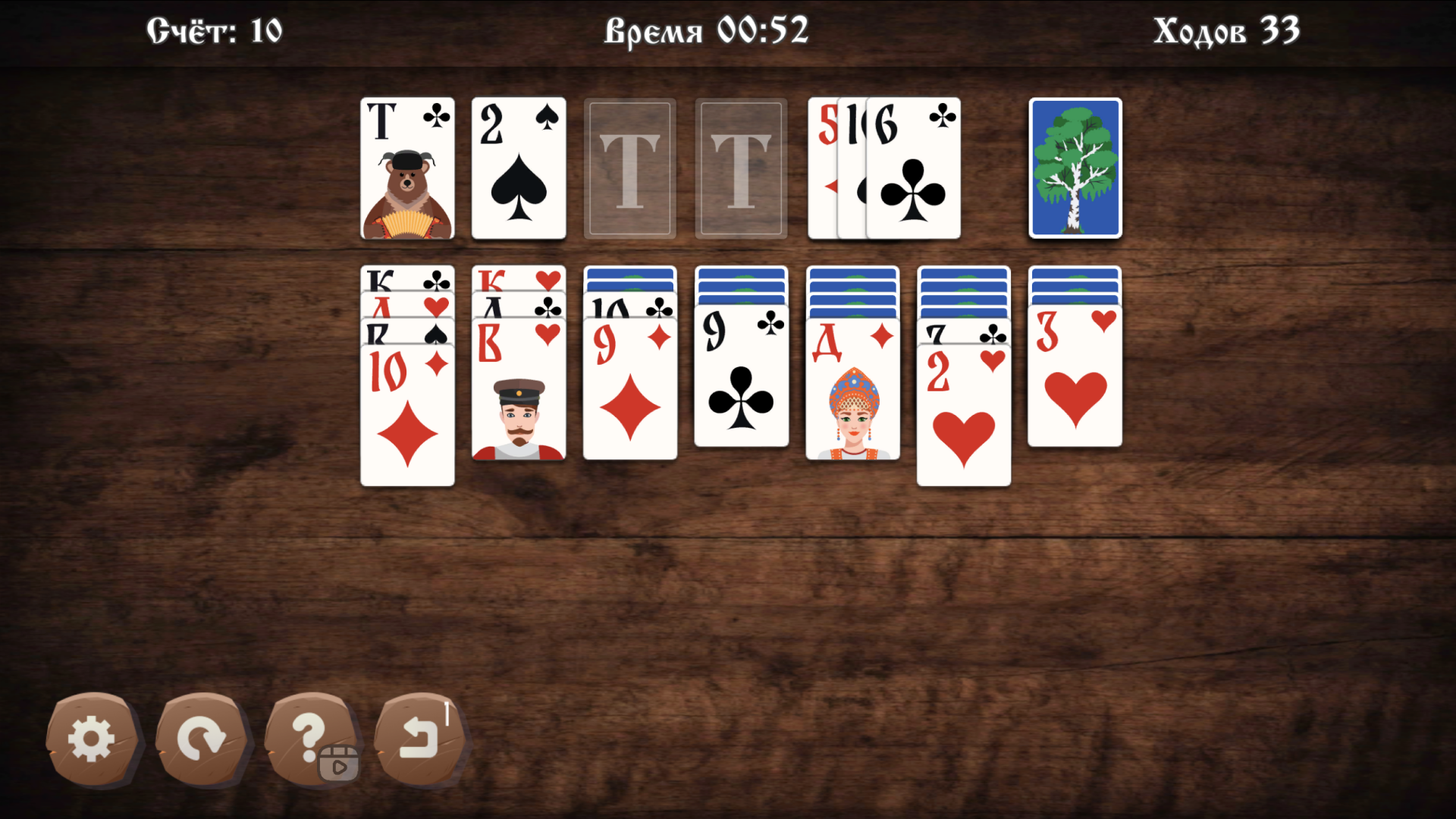The image size is (1456, 819).
Task: Select the bear Ace of clubs card
Action: coord(408,168)
